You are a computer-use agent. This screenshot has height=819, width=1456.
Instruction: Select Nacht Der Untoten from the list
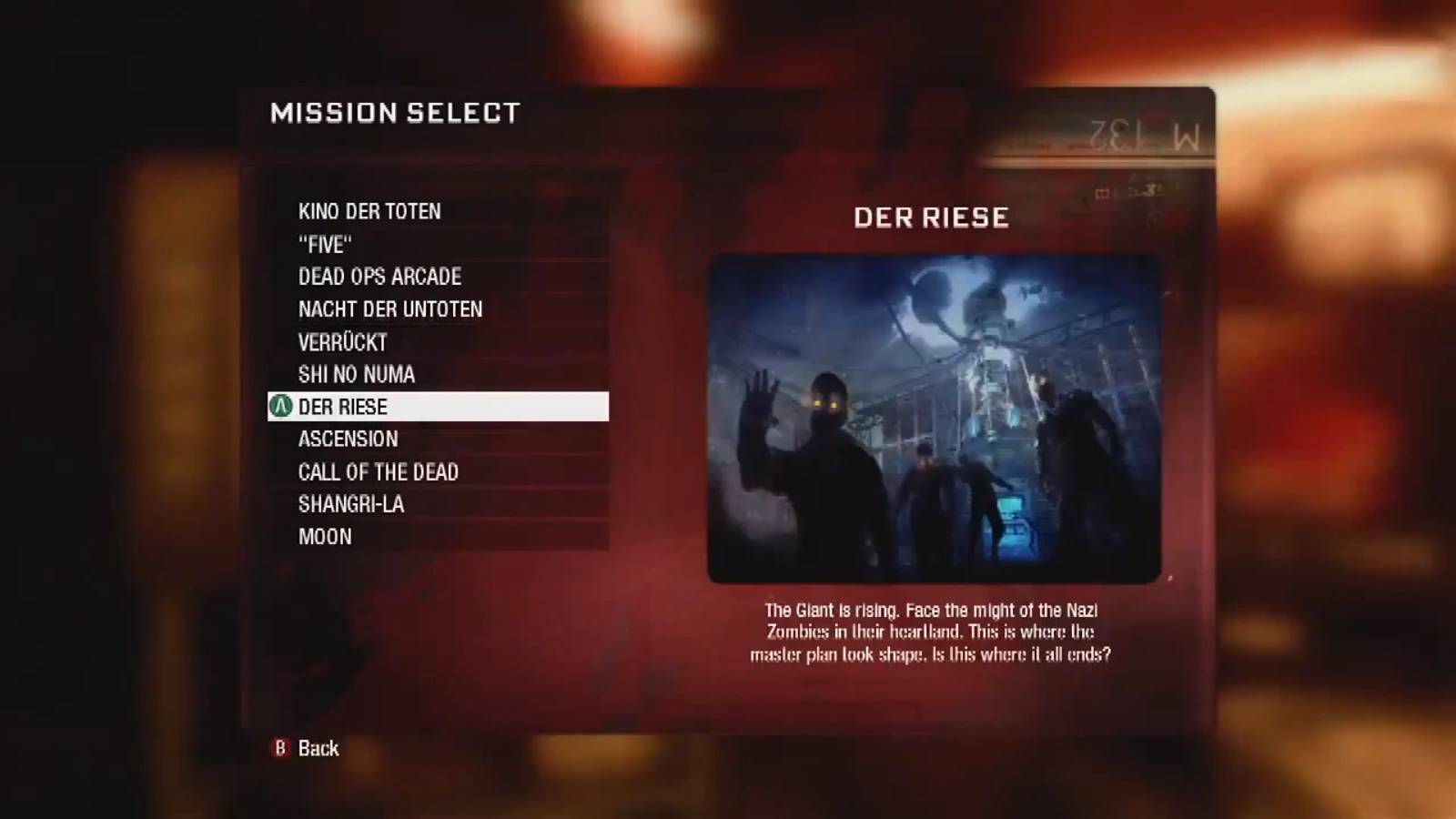pos(390,309)
